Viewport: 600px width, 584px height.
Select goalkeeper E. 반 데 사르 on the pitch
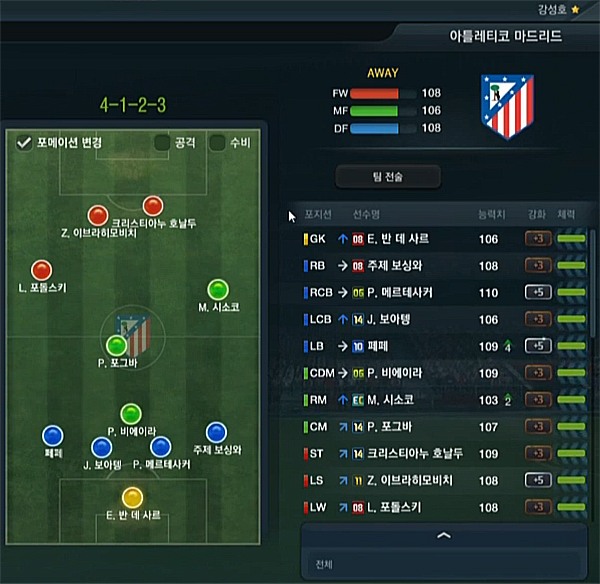click(x=132, y=497)
